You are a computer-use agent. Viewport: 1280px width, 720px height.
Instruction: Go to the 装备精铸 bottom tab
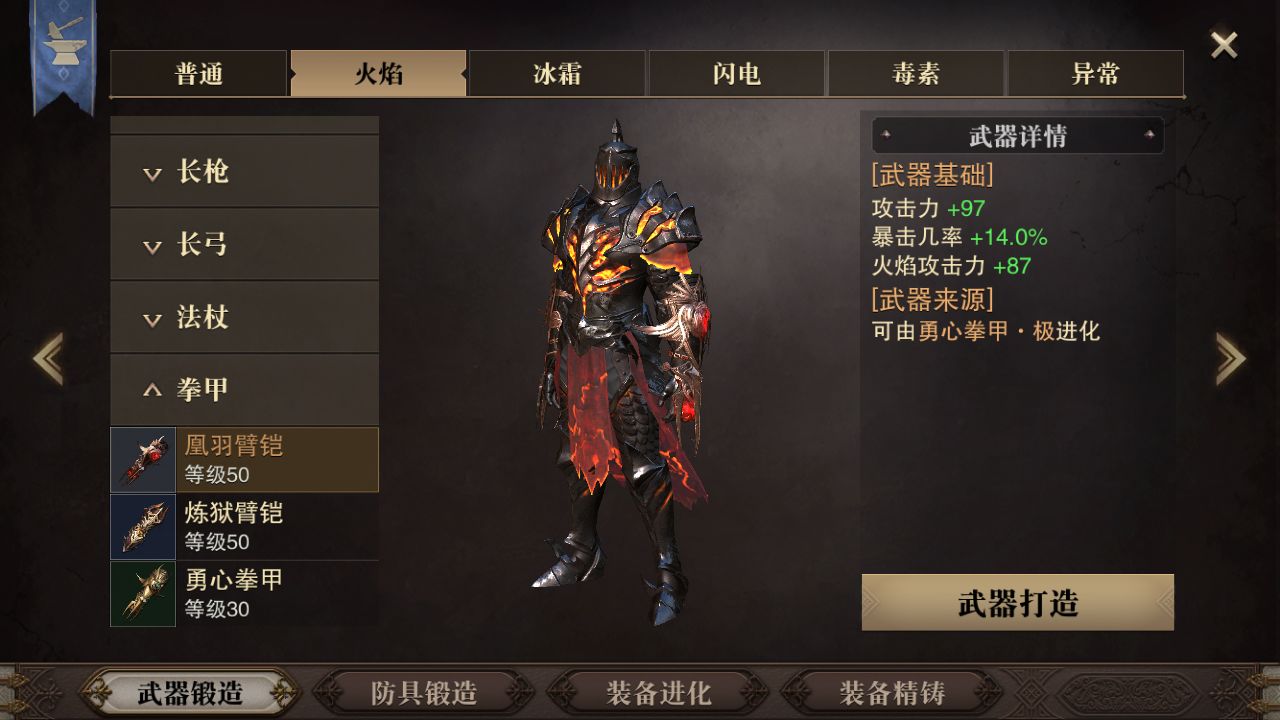pyautogui.click(x=892, y=692)
